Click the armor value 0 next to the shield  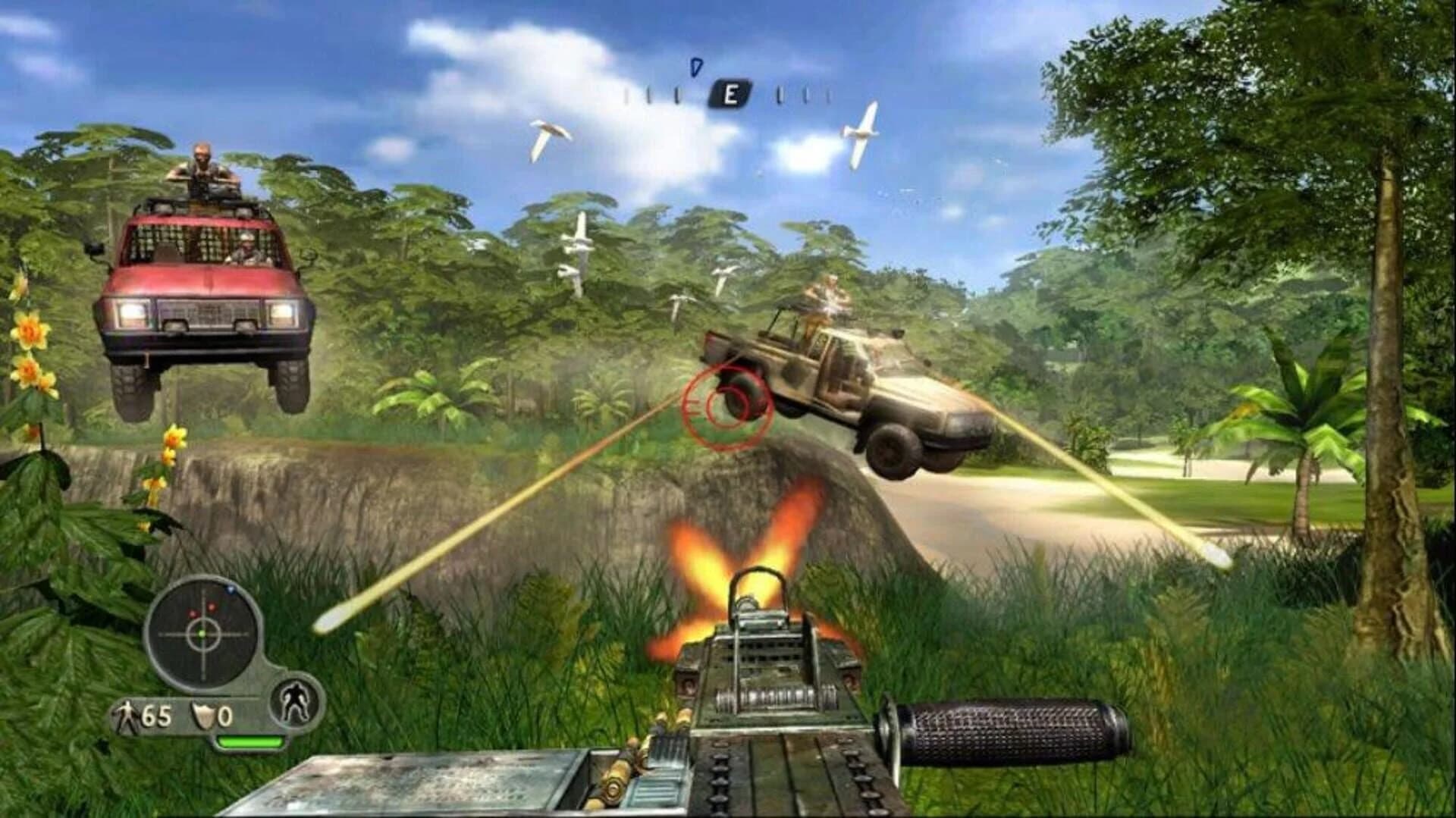click(x=226, y=716)
